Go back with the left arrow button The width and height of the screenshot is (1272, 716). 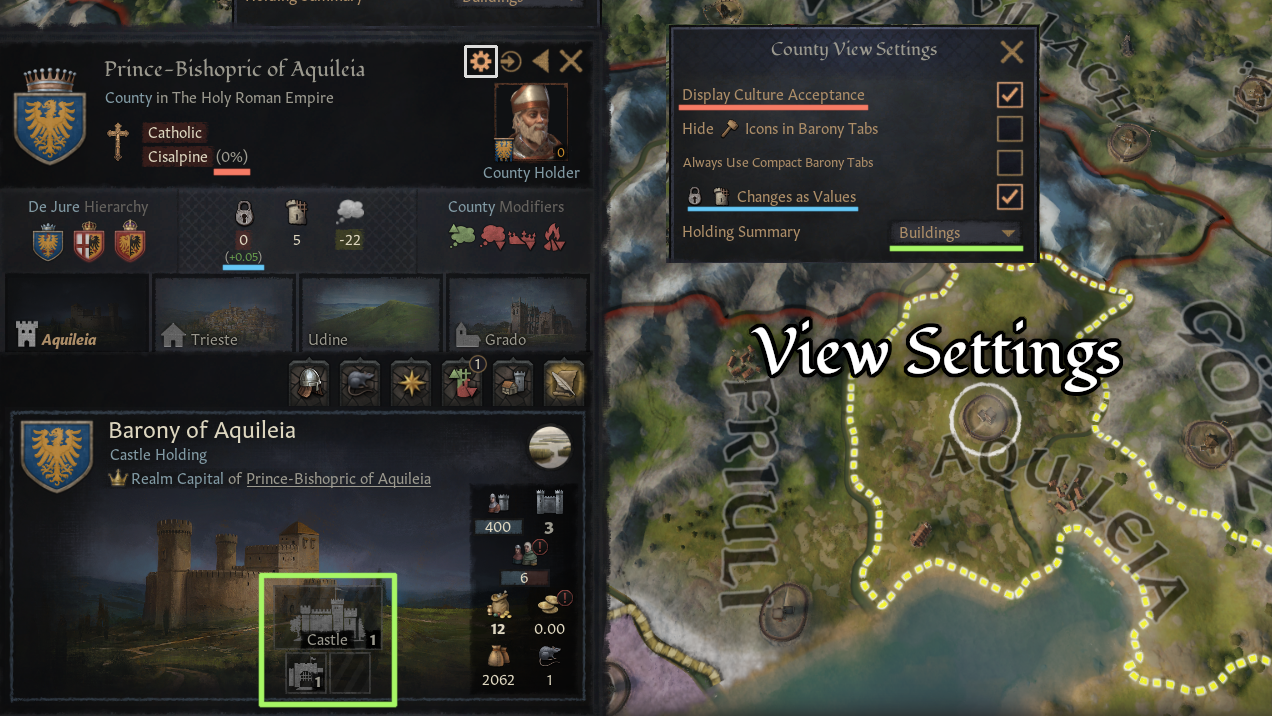540,62
